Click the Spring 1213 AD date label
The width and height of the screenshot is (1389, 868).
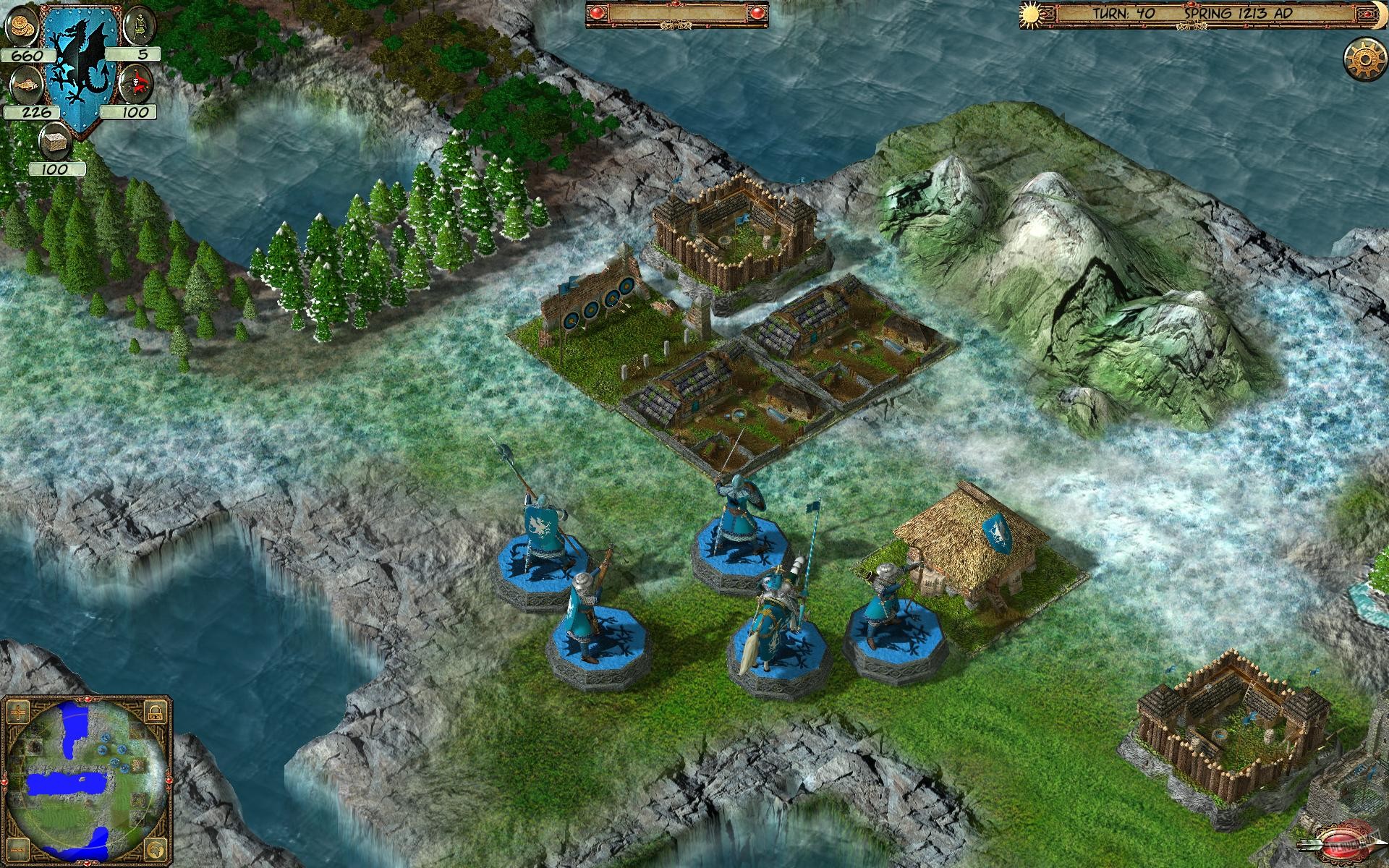tap(1239, 12)
